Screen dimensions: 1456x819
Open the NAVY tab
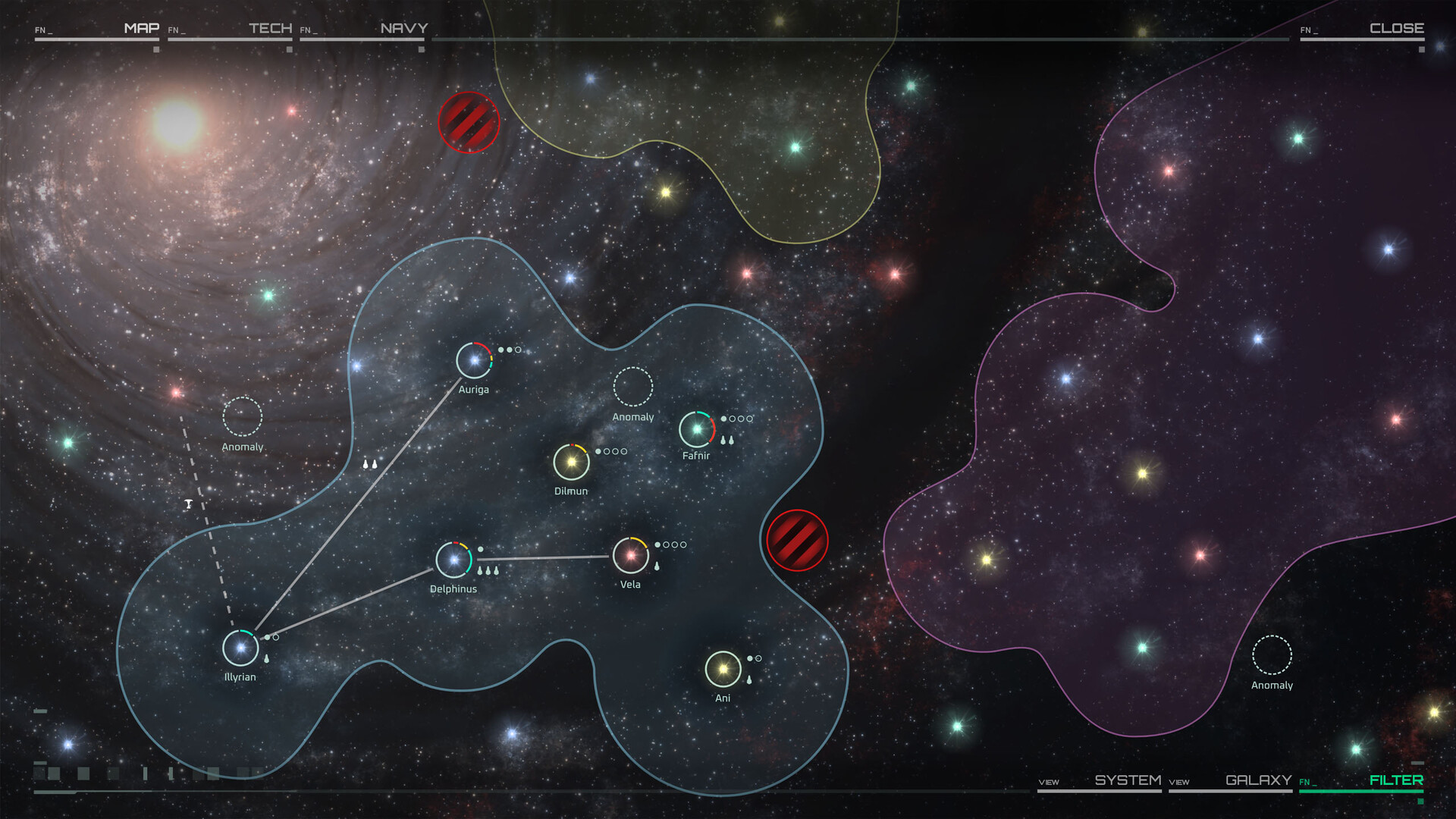pyautogui.click(x=403, y=29)
